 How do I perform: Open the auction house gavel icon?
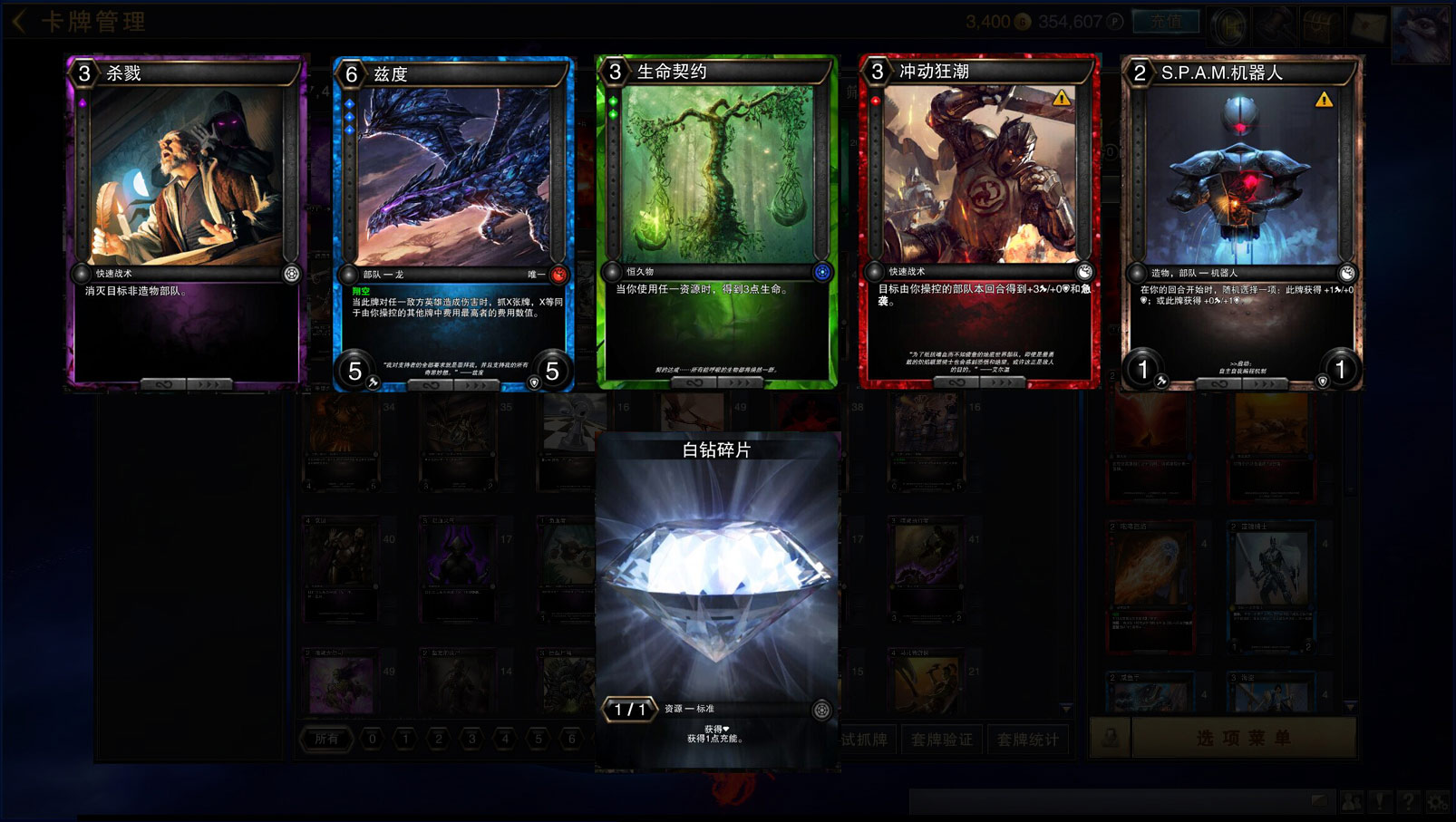1276,24
